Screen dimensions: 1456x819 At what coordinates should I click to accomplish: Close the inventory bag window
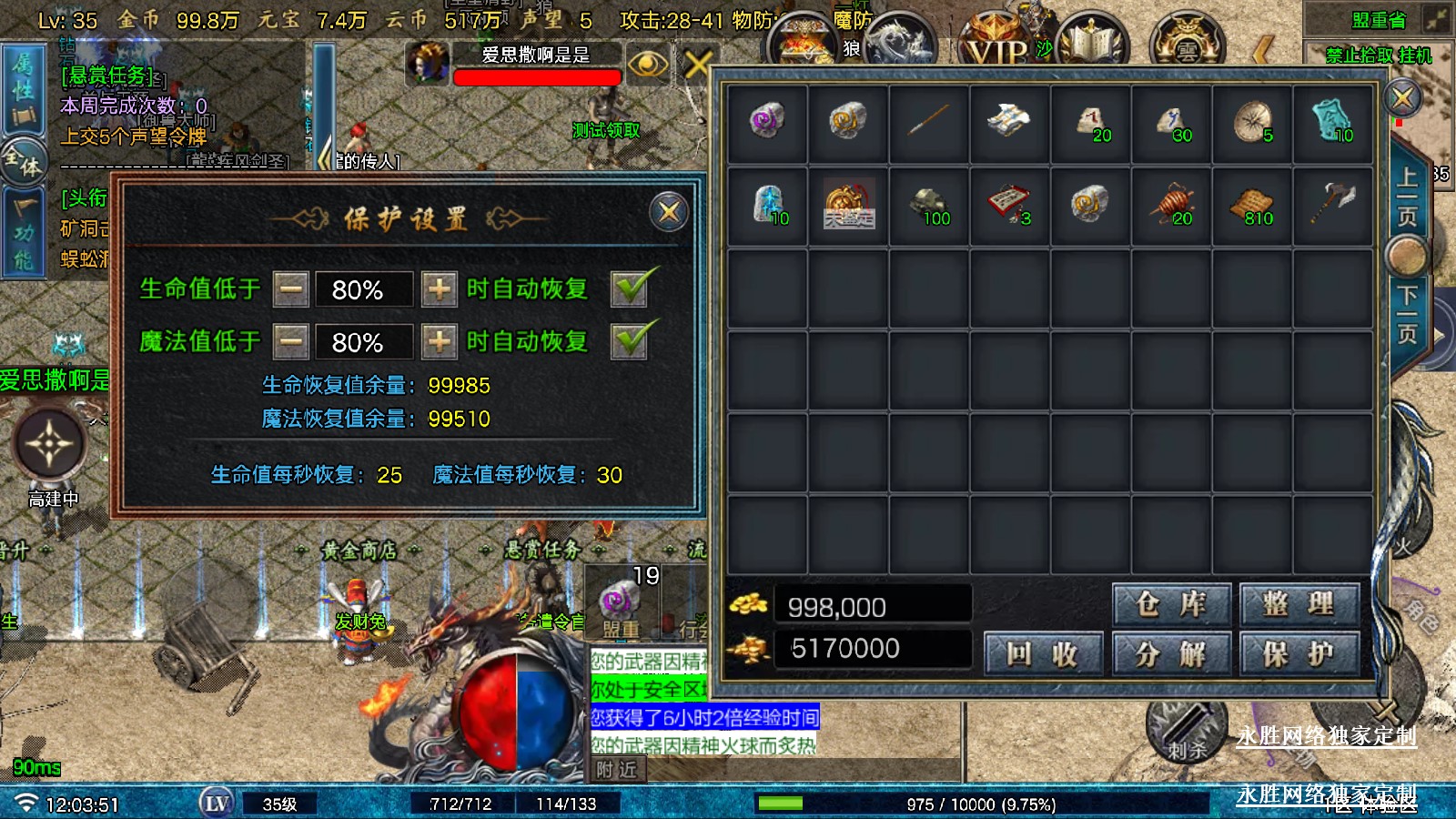(1402, 97)
